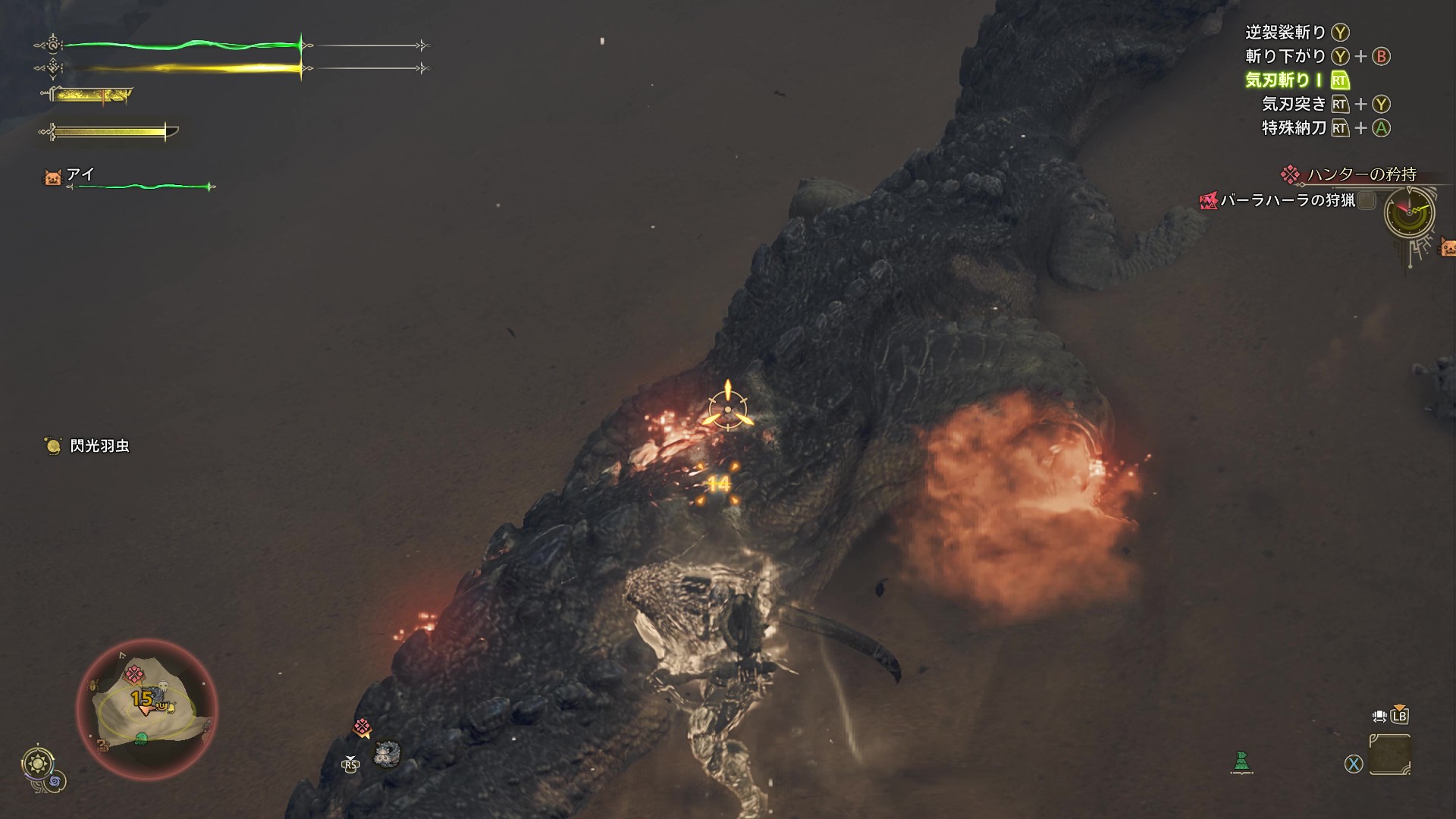This screenshot has width=1456, height=819.
Task: Click the sun time-of-day indicator
Action: click(x=37, y=763)
